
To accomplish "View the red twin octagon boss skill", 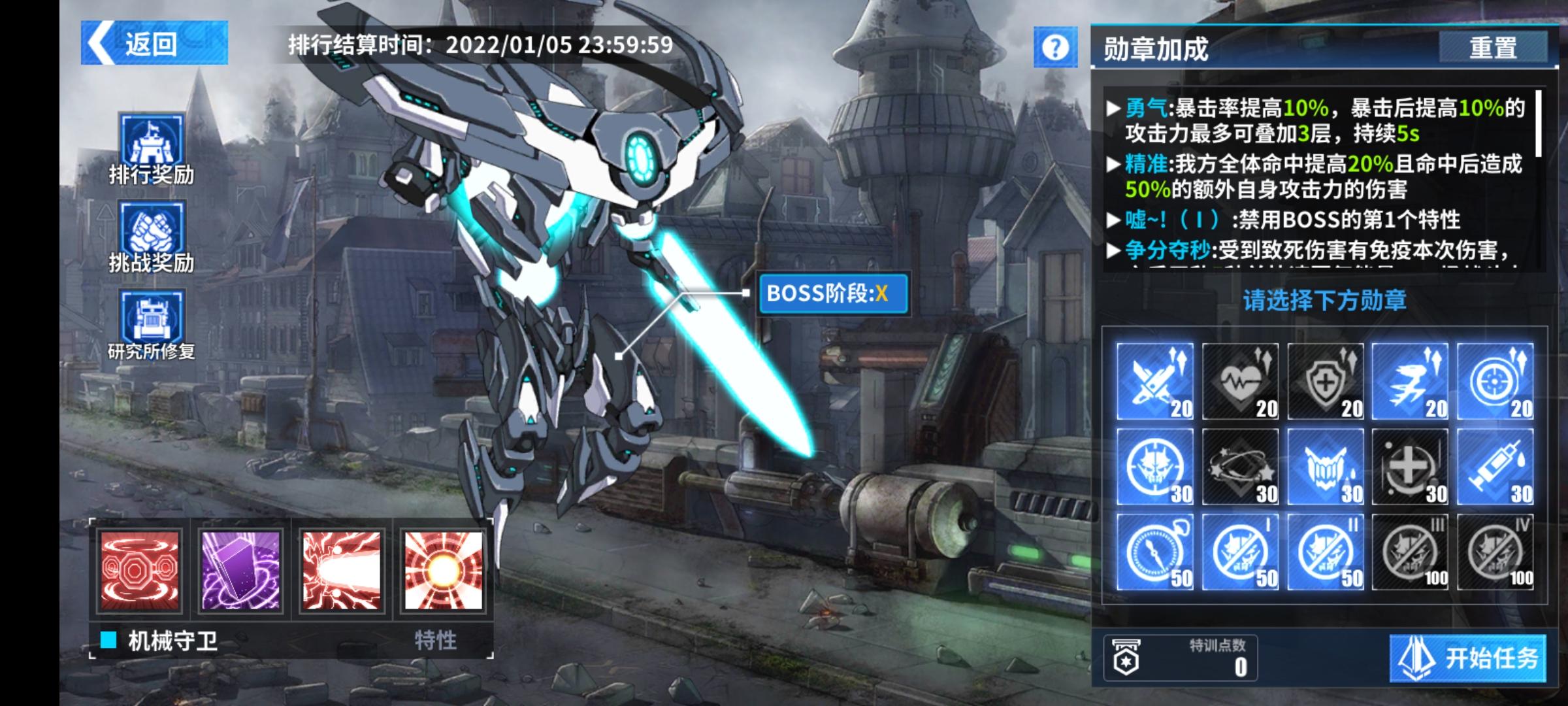I will (x=139, y=571).
